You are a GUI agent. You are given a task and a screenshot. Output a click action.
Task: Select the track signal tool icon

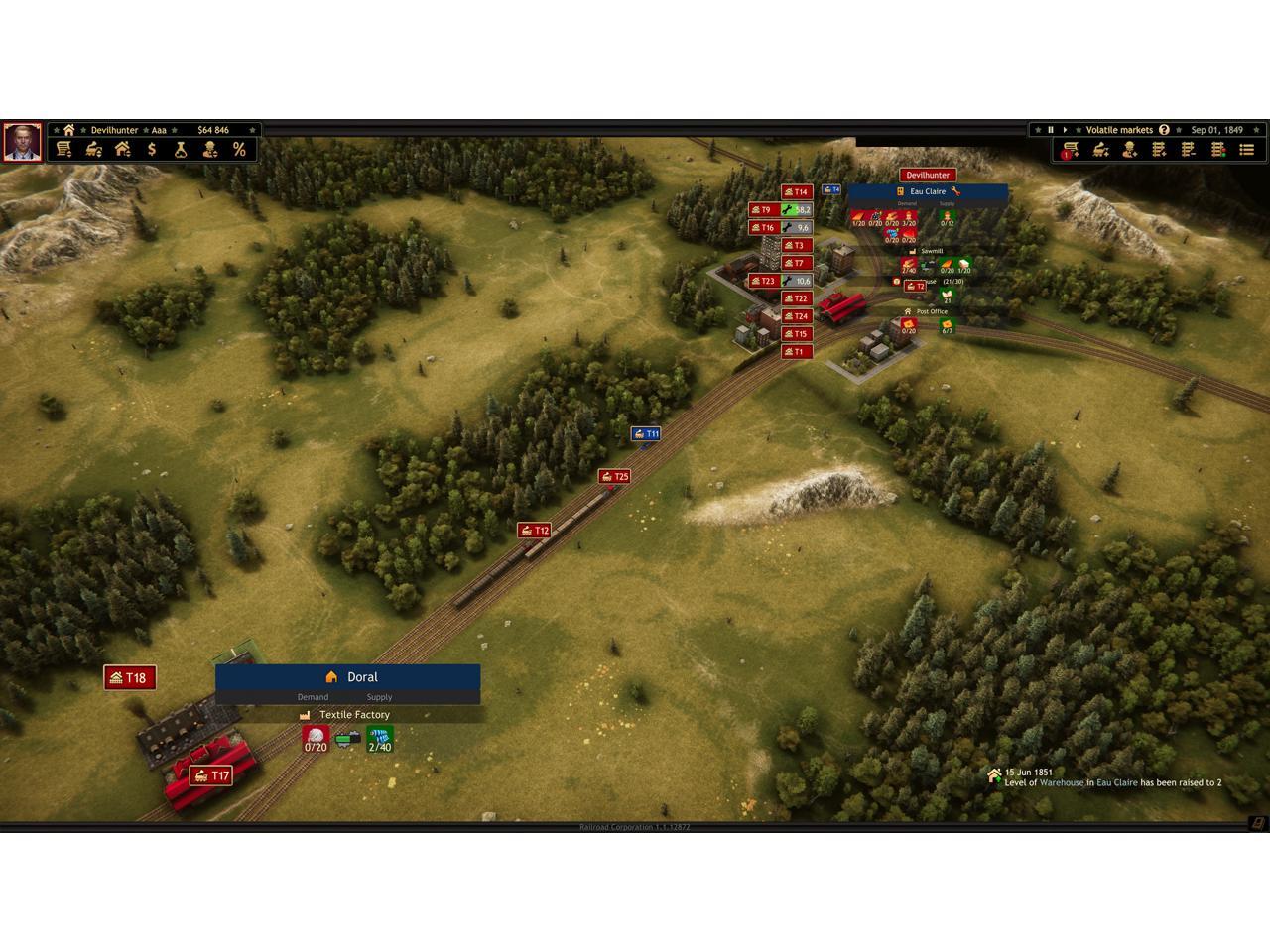(1218, 150)
